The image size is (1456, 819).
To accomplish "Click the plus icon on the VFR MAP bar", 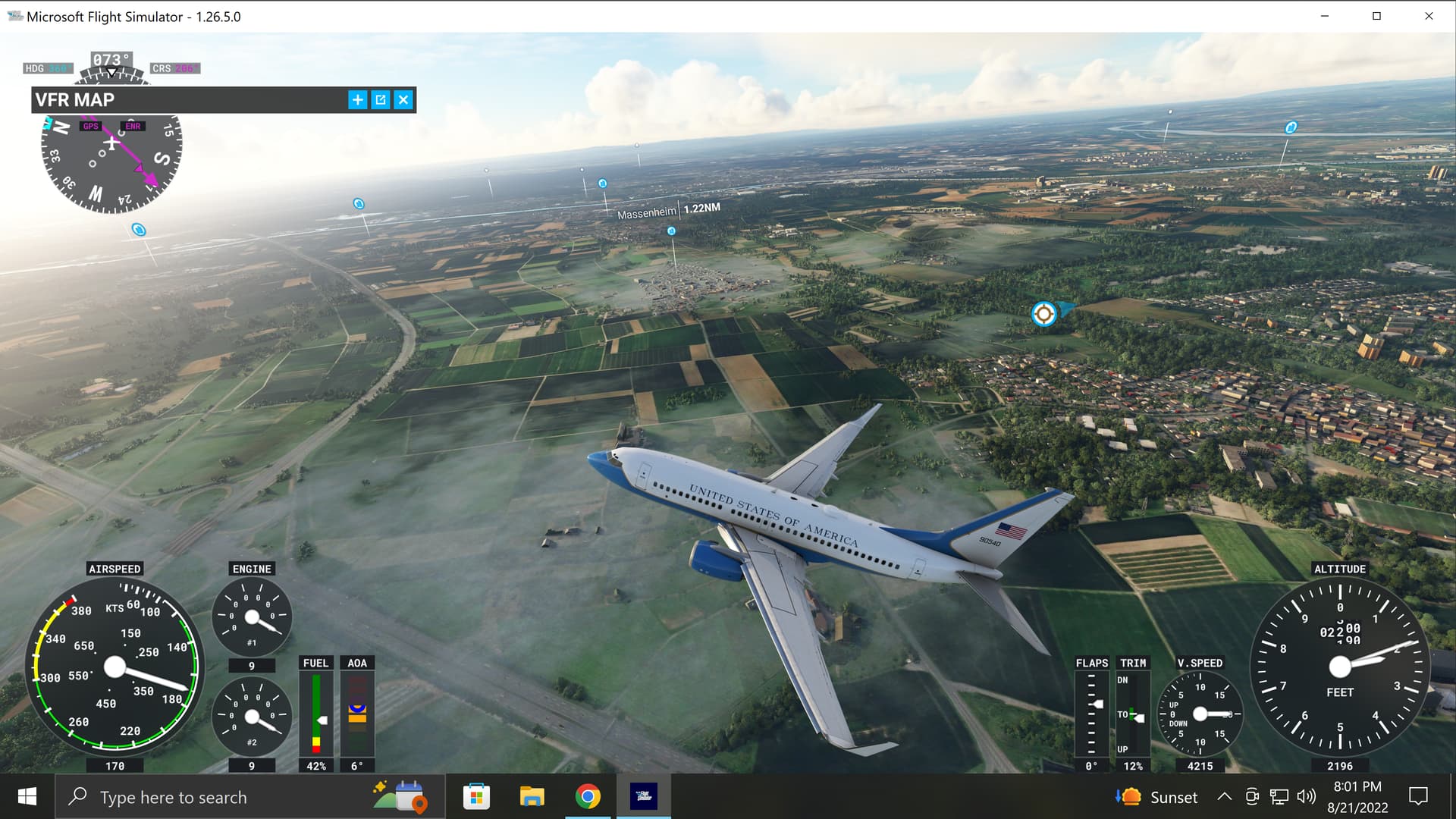I will (x=357, y=99).
